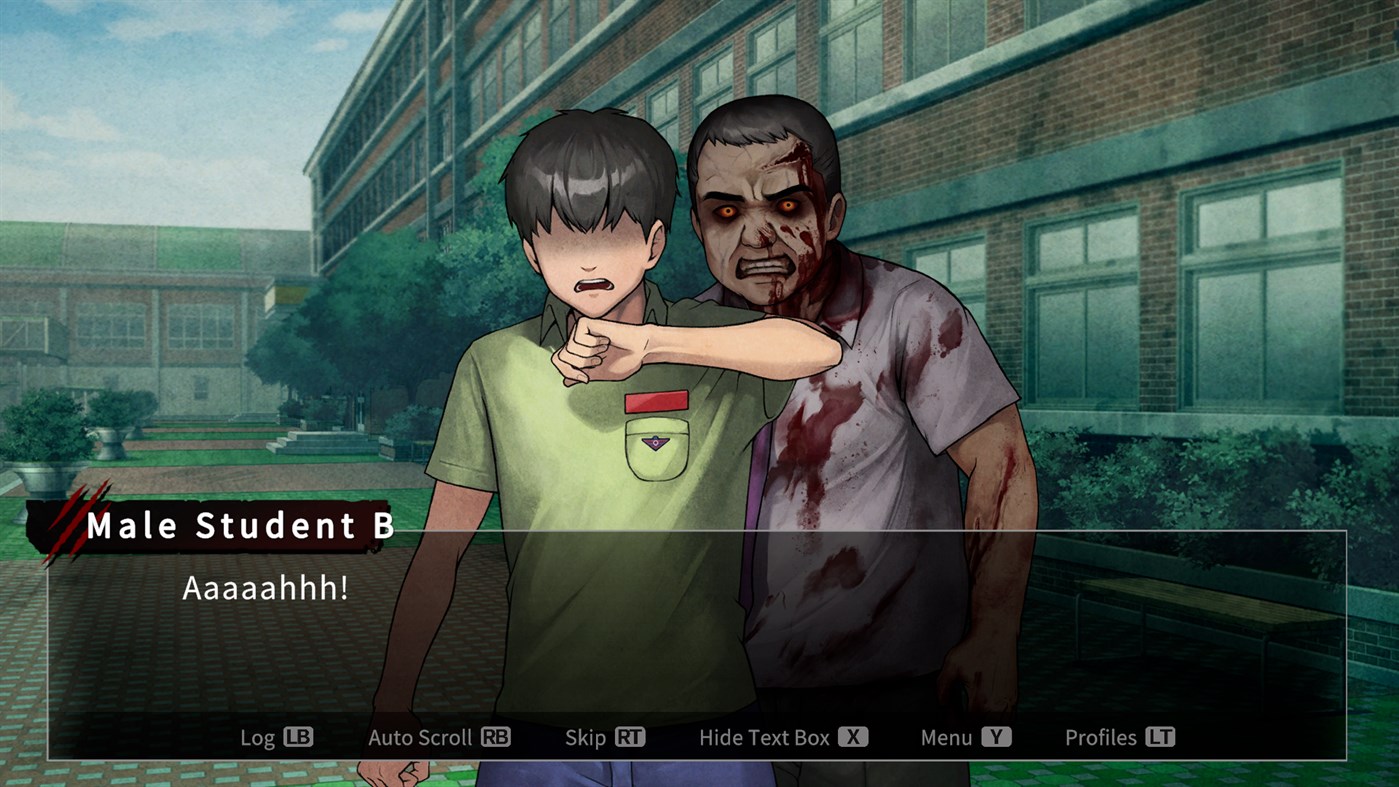This screenshot has height=787, width=1399.
Task: Click the X button icon for Hide Text Box
Action: coord(851,737)
